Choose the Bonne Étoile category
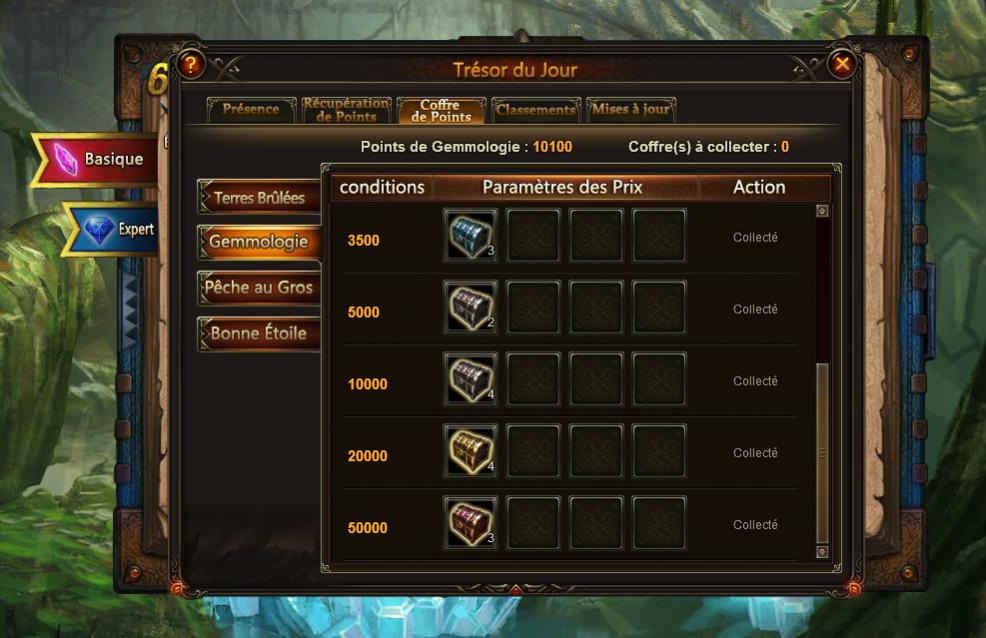Viewport: 986px width, 638px height. pos(258,334)
